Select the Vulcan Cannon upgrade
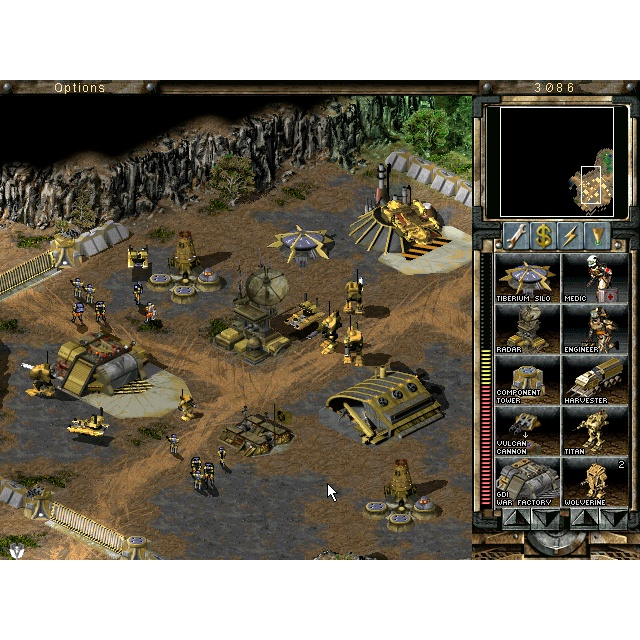The width and height of the screenshot is (640, 640). tap(527, 432)
